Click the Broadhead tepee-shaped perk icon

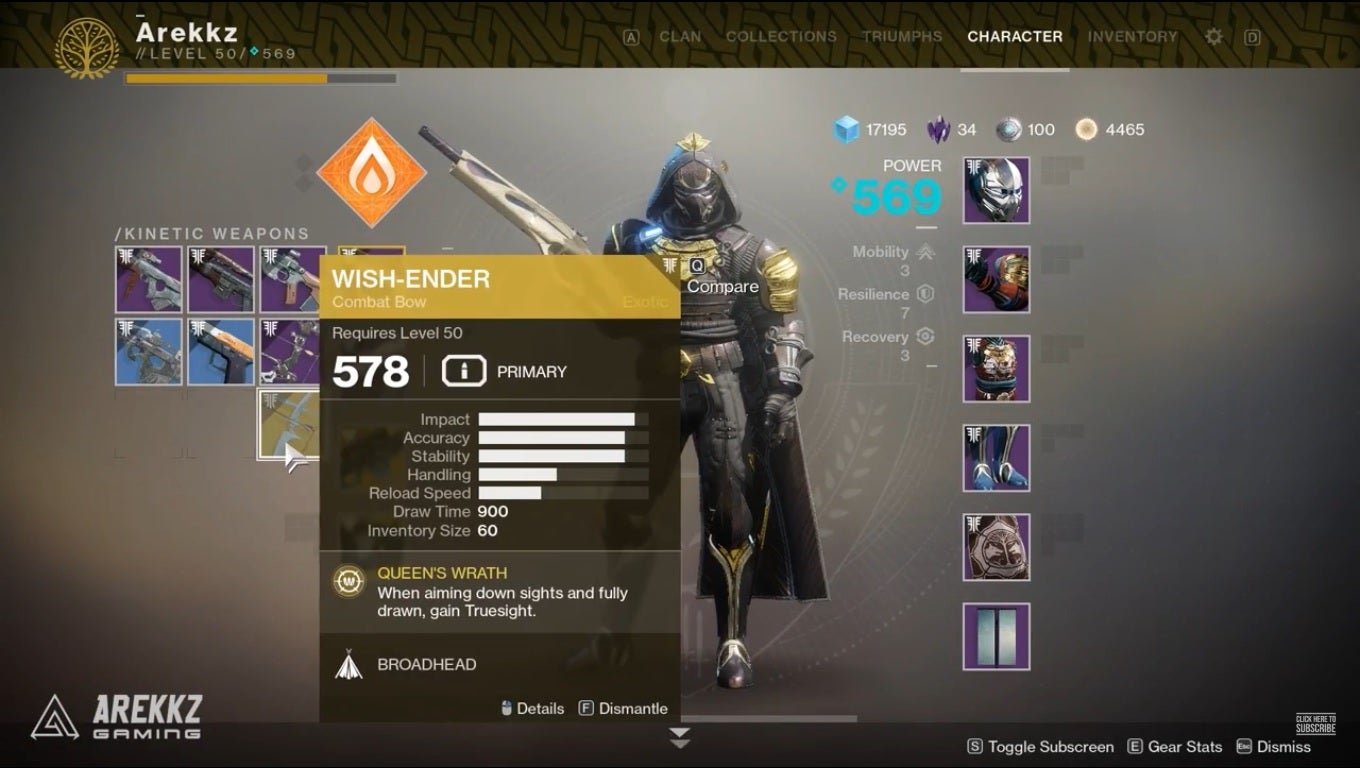[349, 663]
